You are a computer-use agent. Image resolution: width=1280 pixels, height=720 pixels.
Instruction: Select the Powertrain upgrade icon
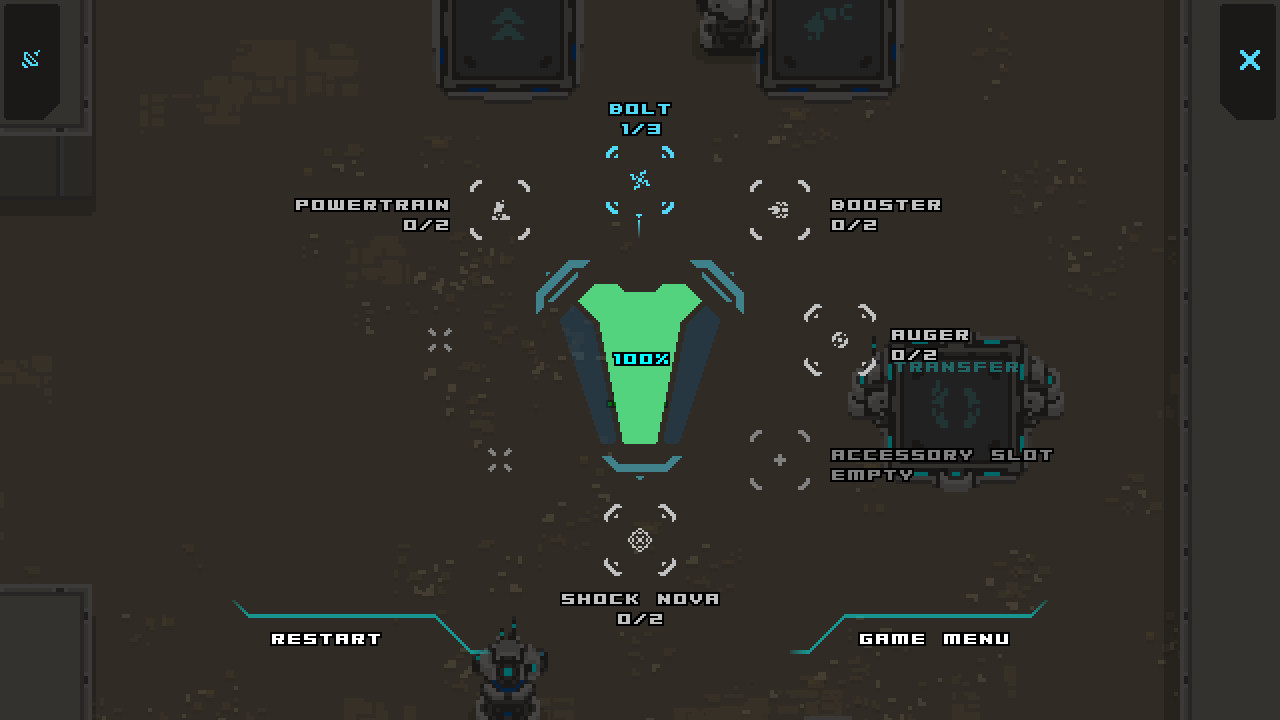tap(501, 210)
